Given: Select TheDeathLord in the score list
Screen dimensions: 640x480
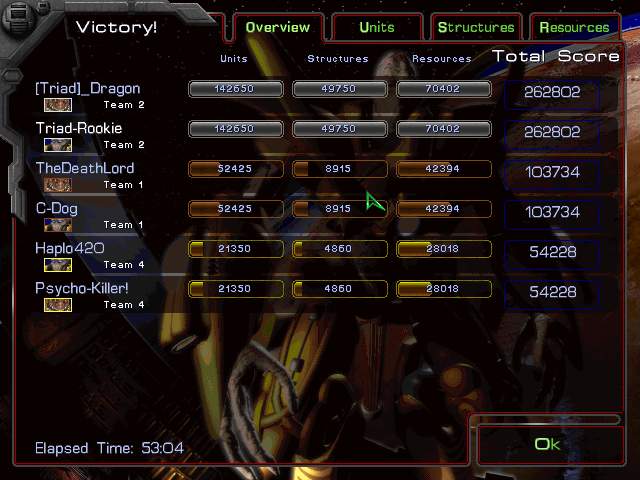Looking at the screenshot, I should (85, 169).
